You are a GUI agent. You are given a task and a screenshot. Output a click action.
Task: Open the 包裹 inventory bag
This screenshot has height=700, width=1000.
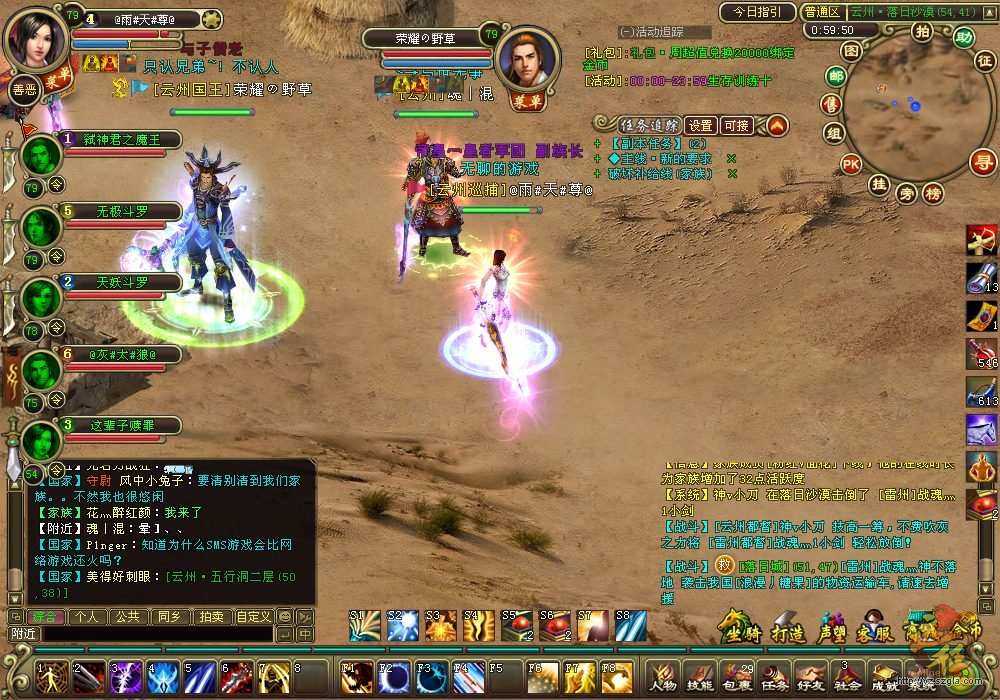click(x=736, y=677)
